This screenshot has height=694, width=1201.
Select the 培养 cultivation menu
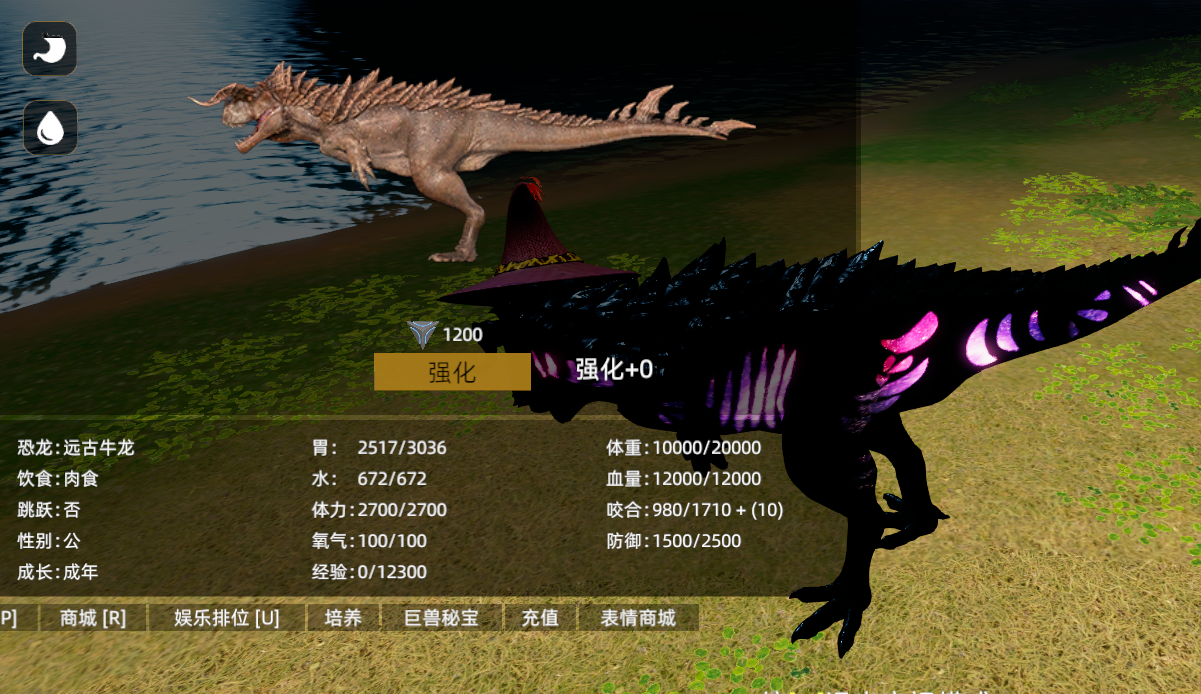pyautogui.click(x=344, y=618)
